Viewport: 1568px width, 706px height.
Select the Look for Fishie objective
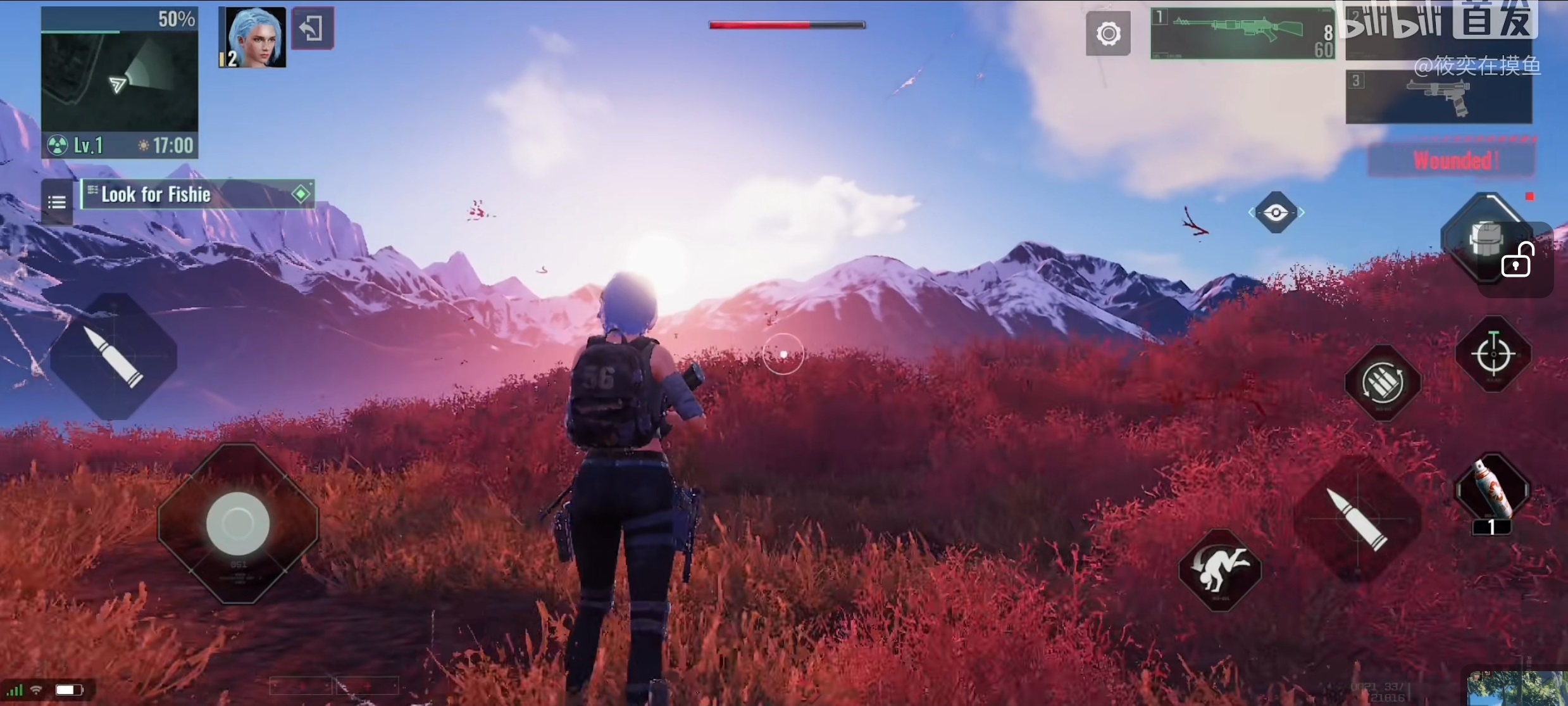(x=197, y=194)
